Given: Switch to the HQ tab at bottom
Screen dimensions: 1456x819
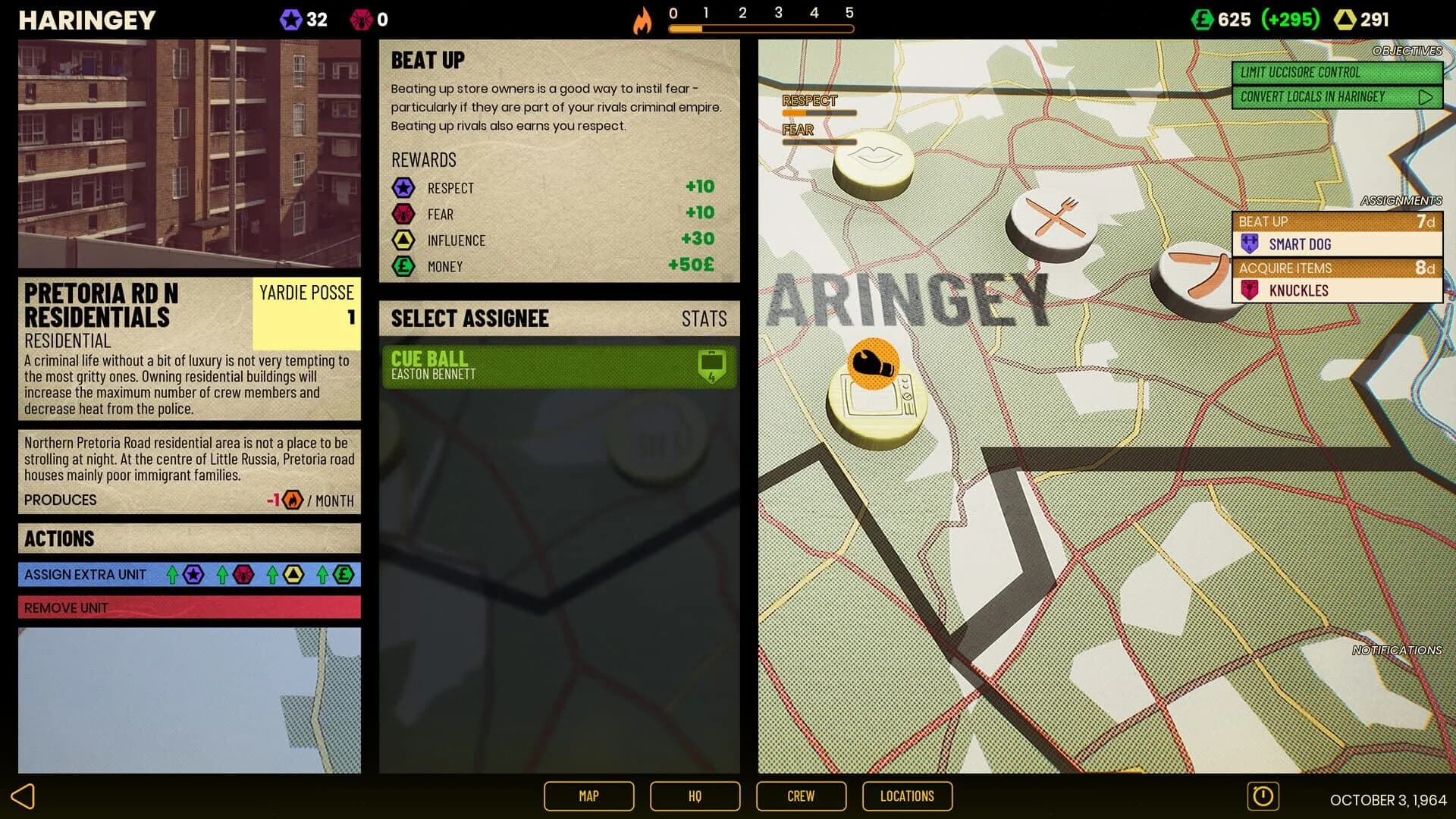Looking at the screenshot, I should pyautogui.click(x=695, y=796).
